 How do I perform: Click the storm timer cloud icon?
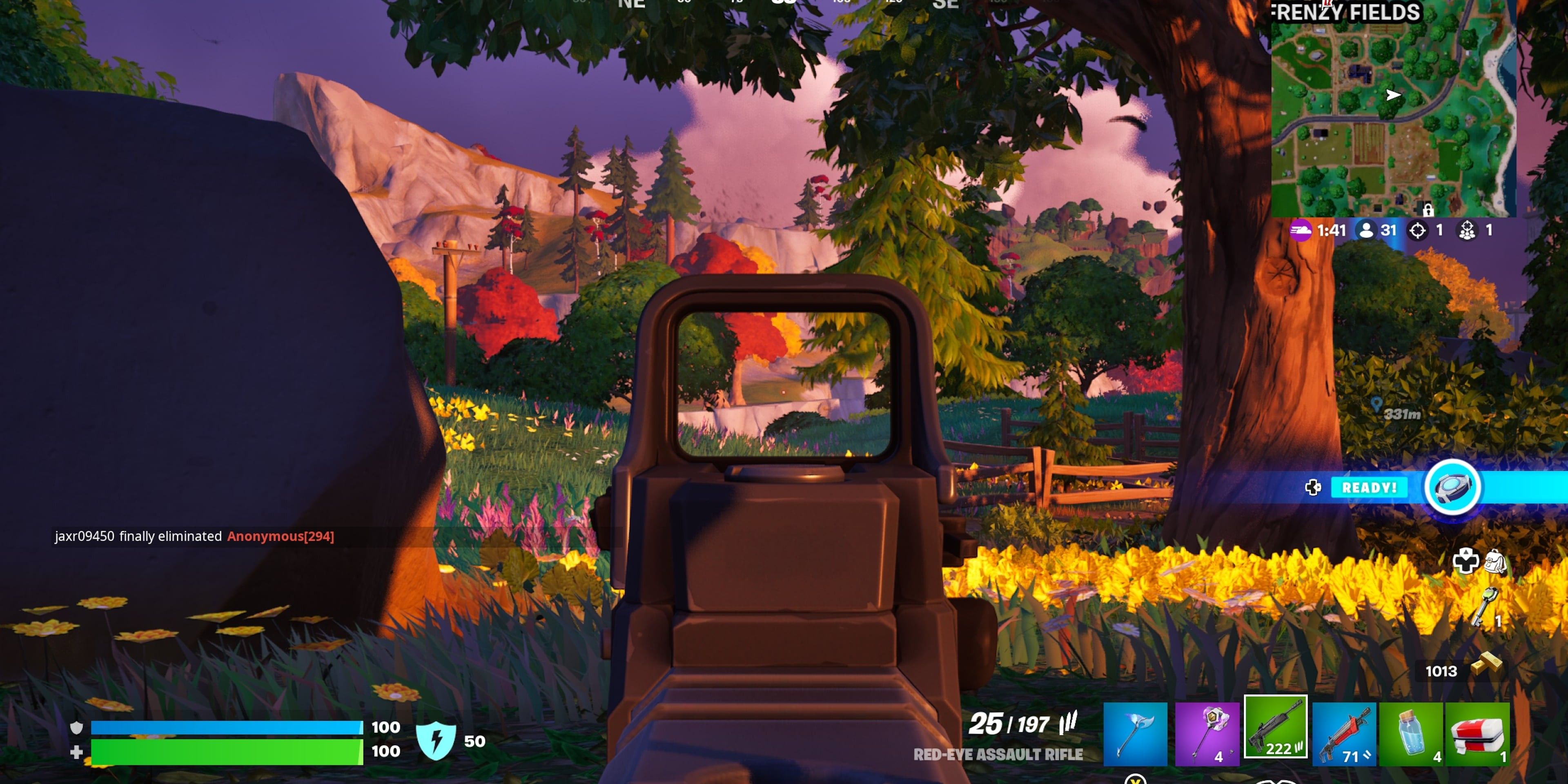point(1301,231)
